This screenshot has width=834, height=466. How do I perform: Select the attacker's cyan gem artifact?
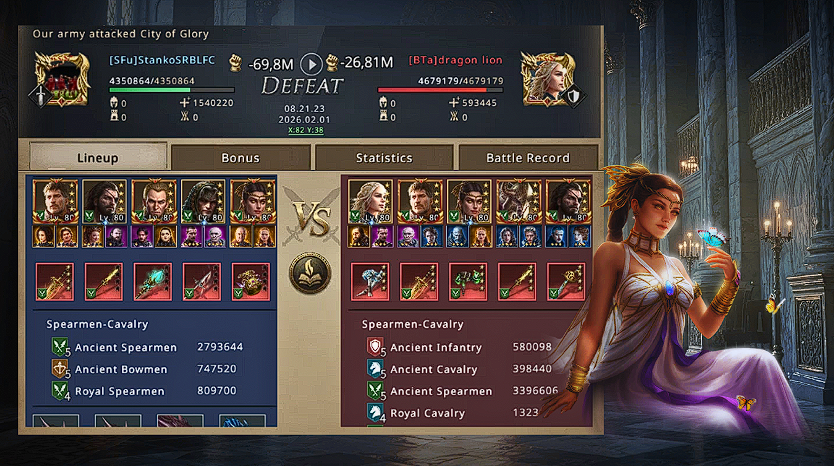[x=153, y=281]
